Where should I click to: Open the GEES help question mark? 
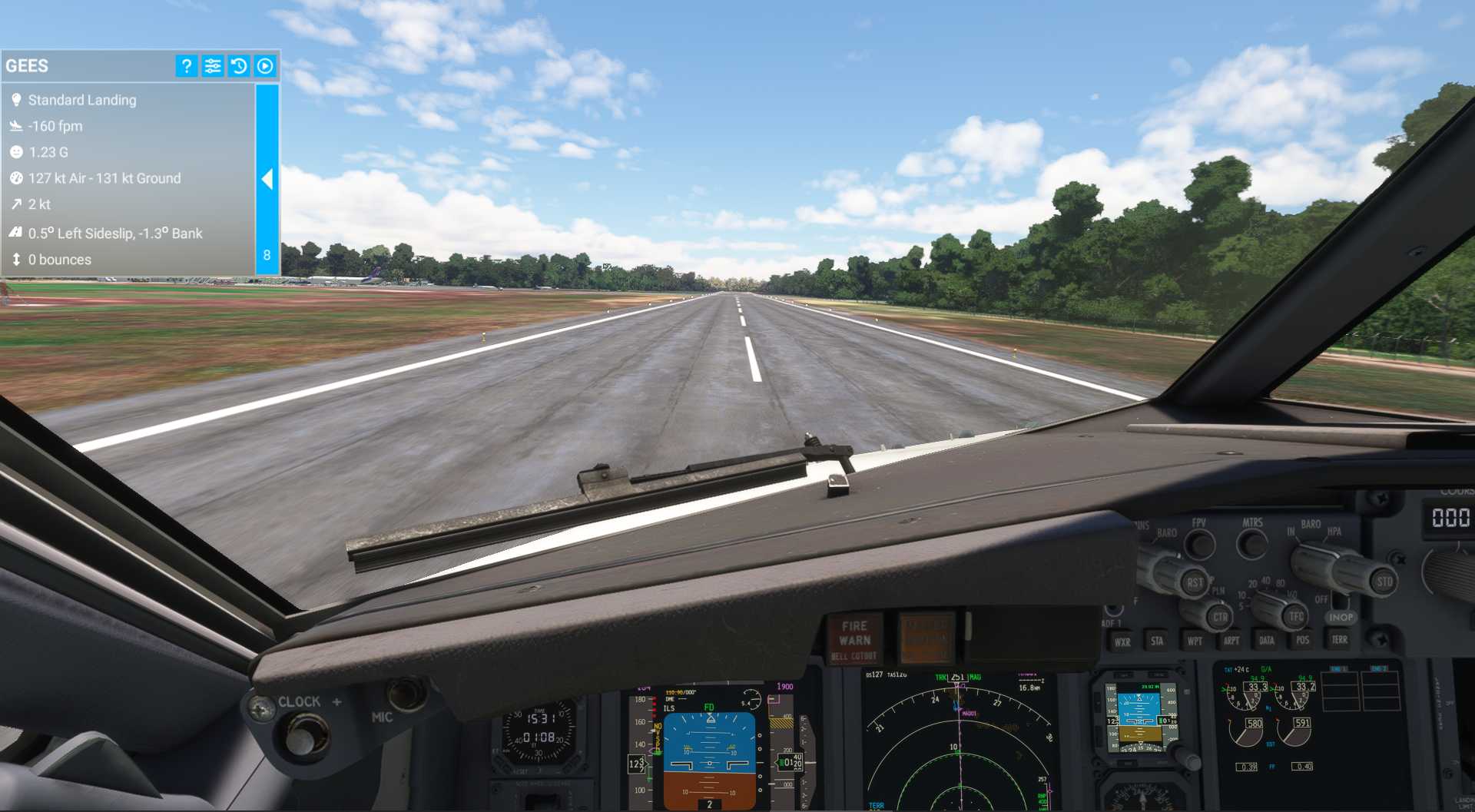(186, 66)
